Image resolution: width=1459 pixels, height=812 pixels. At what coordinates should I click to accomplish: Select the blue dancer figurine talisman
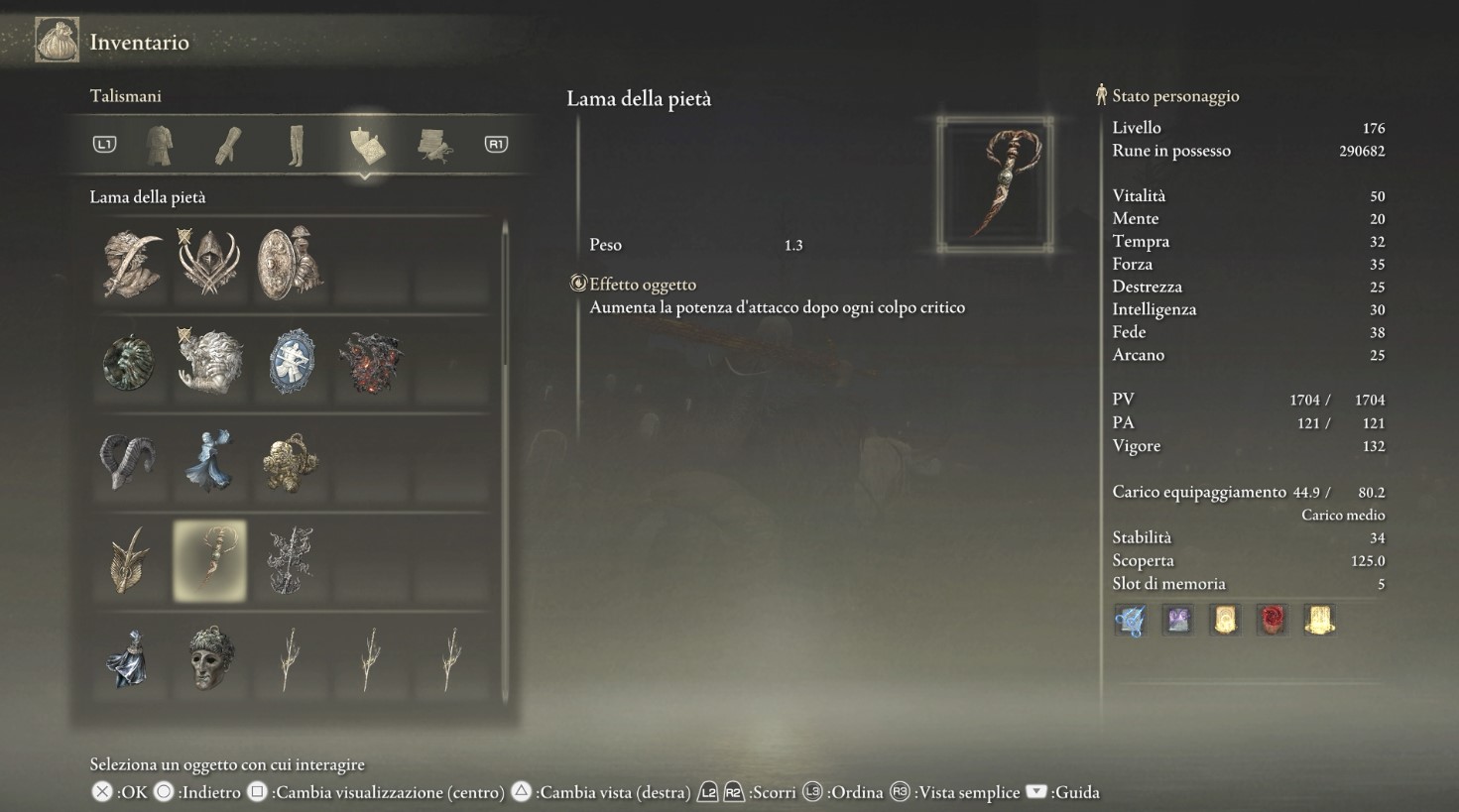pyautogui.click(x=209, y=461)
